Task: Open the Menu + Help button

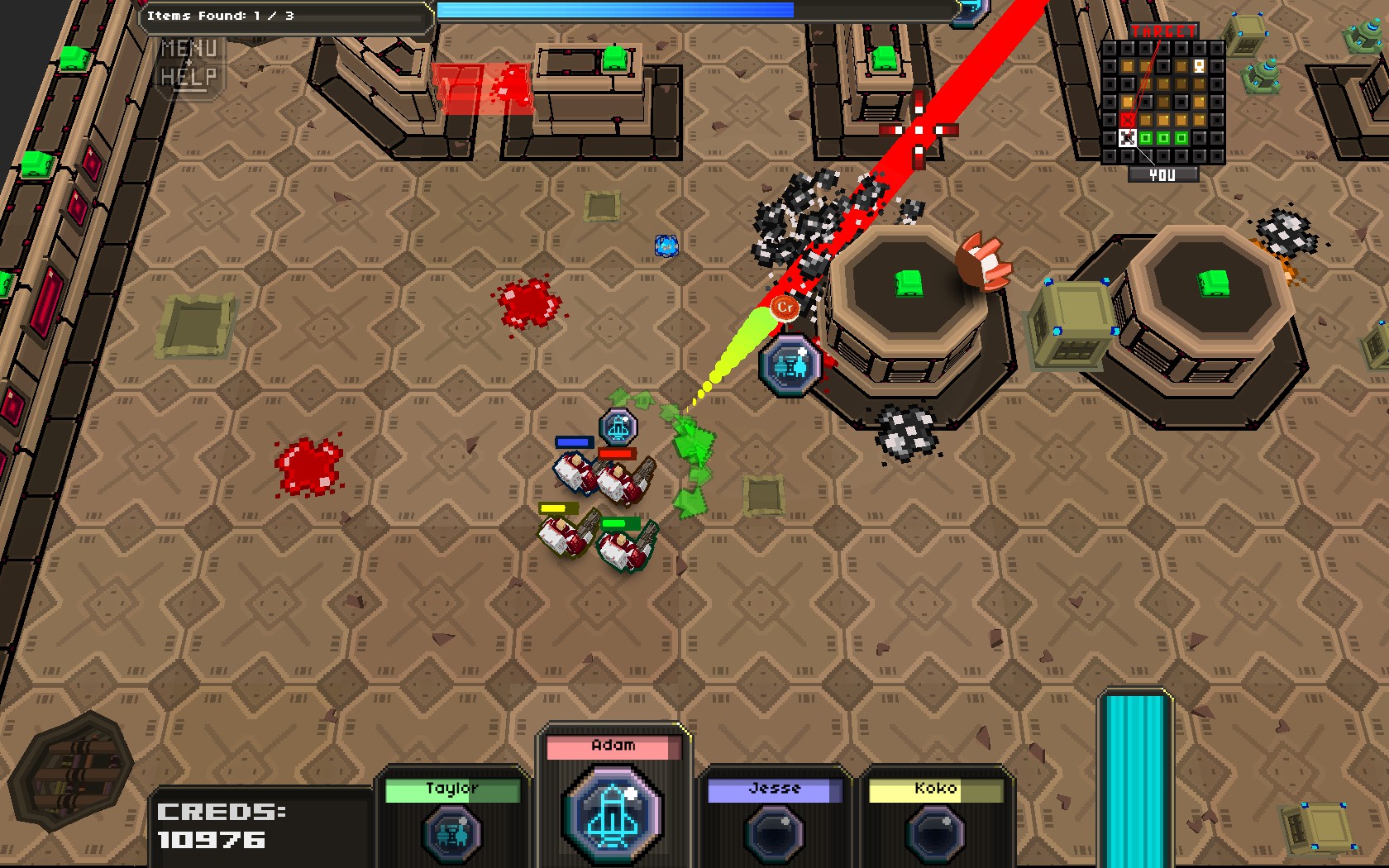Action: point(189,63)
